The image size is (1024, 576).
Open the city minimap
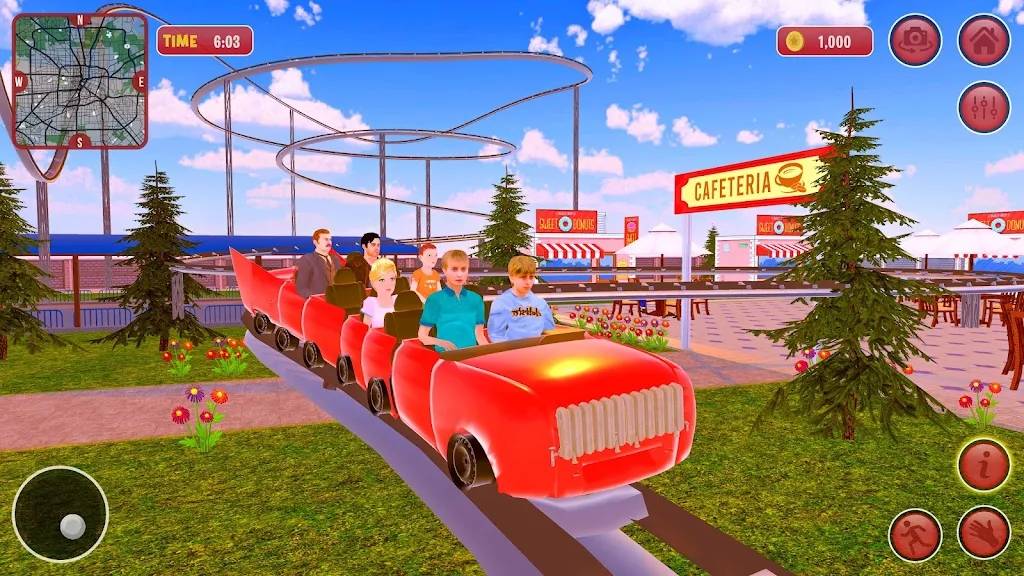click(x=80, y=80)
